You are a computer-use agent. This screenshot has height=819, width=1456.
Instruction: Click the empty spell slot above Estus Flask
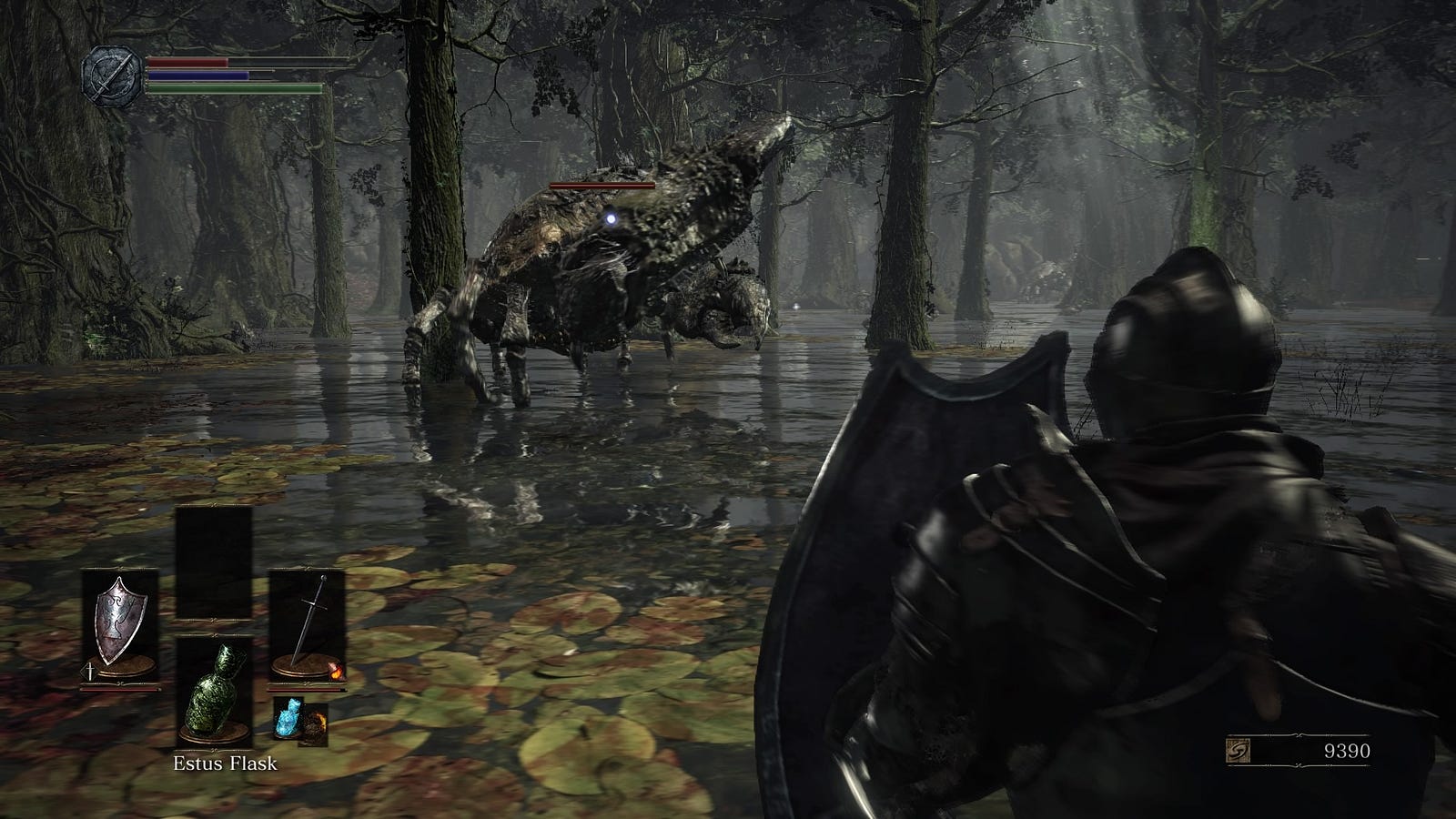coord(214,561)
